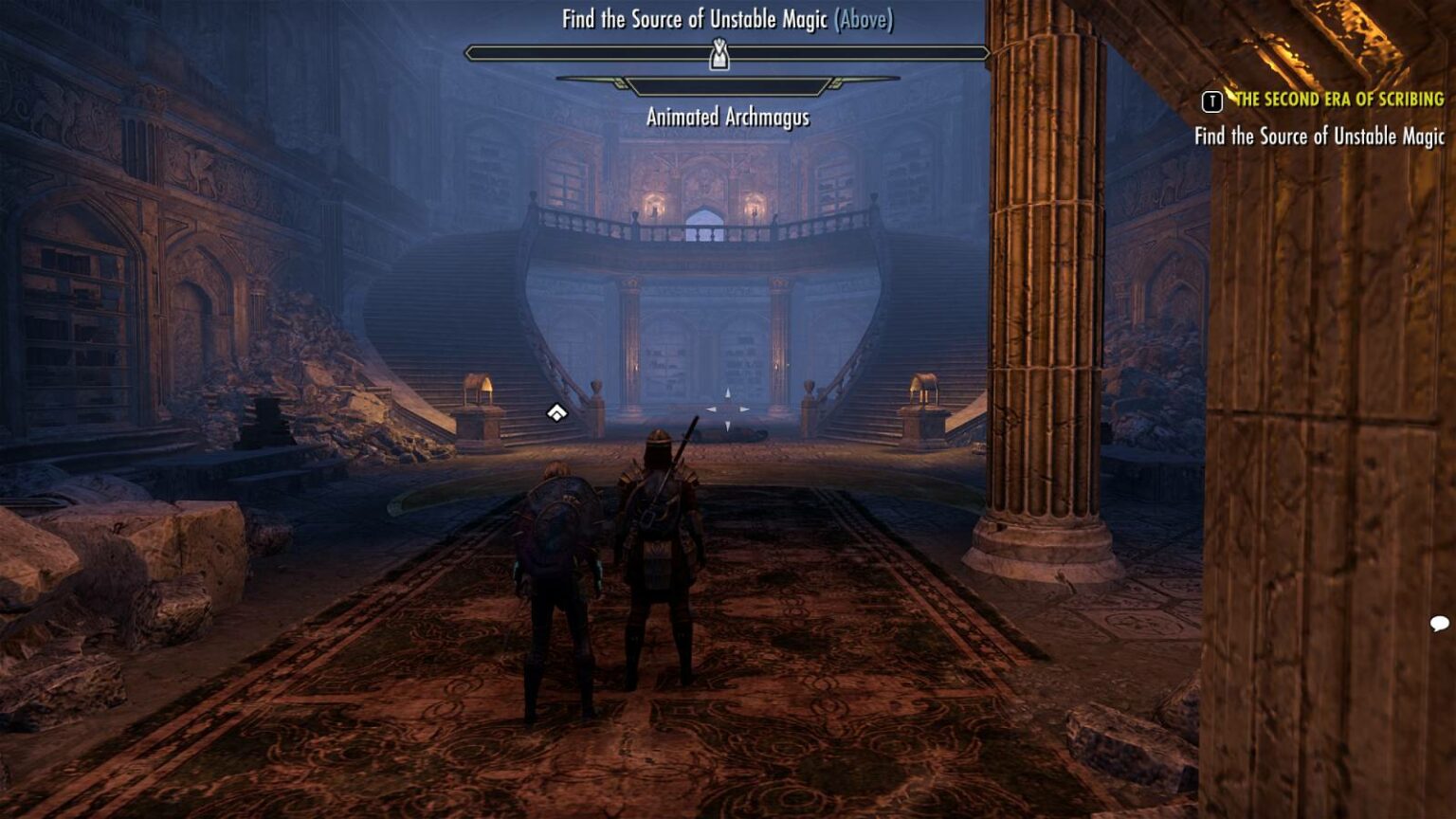Click the quest pin icon on the compass
The height and width of the screenshot is (819, 1456).
pyautogui.click(x=719, y=57)
